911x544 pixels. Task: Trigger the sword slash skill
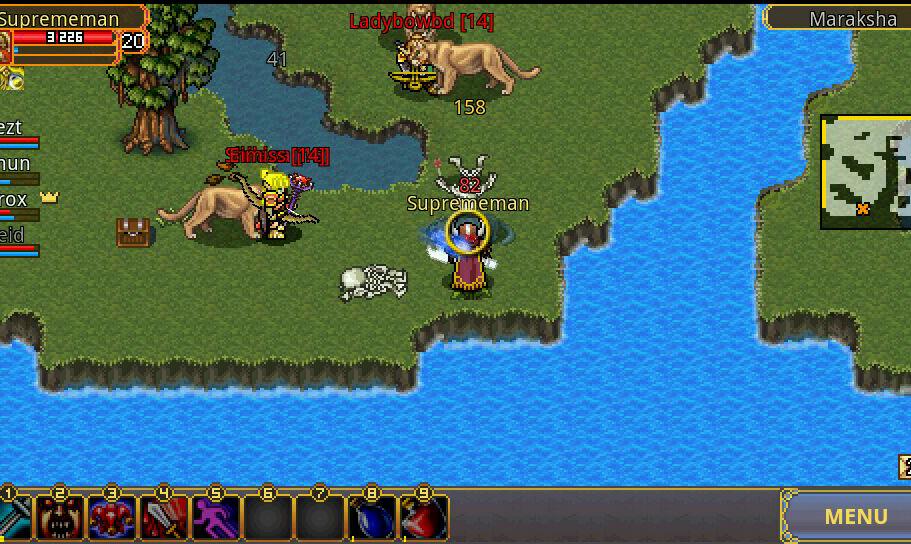164,518
